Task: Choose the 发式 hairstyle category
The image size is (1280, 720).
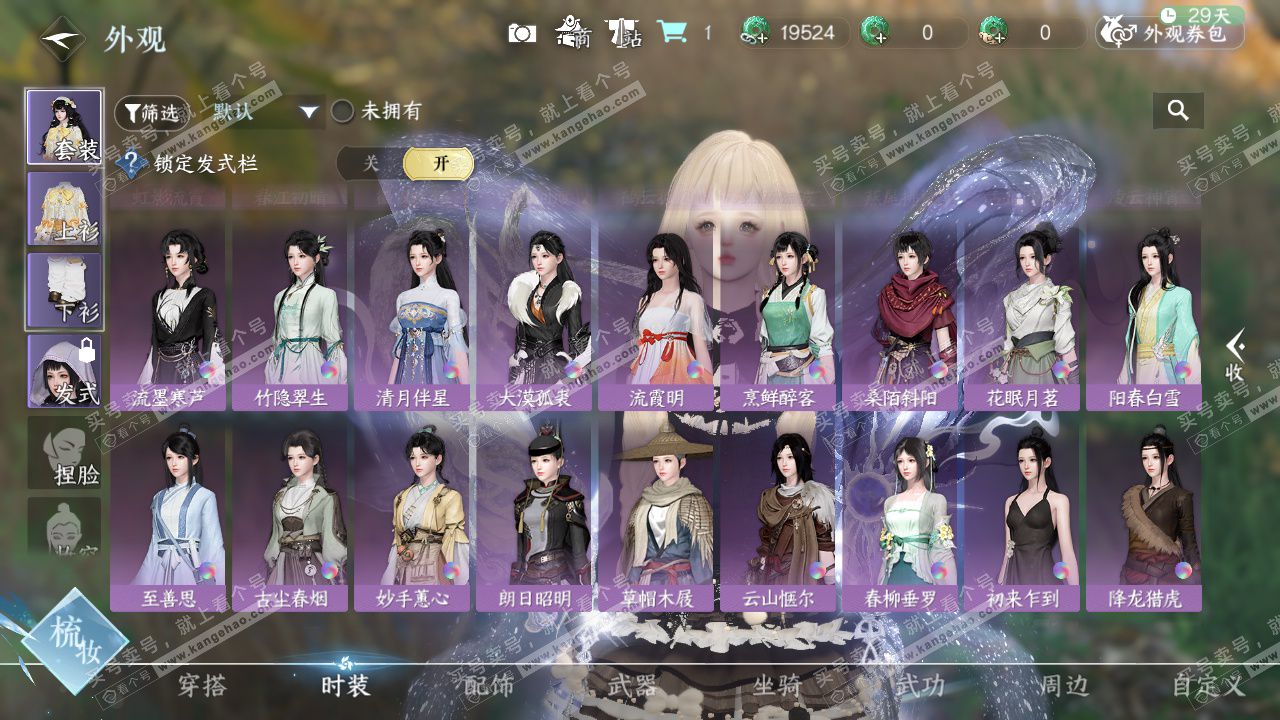Action: tap(64, 371)
